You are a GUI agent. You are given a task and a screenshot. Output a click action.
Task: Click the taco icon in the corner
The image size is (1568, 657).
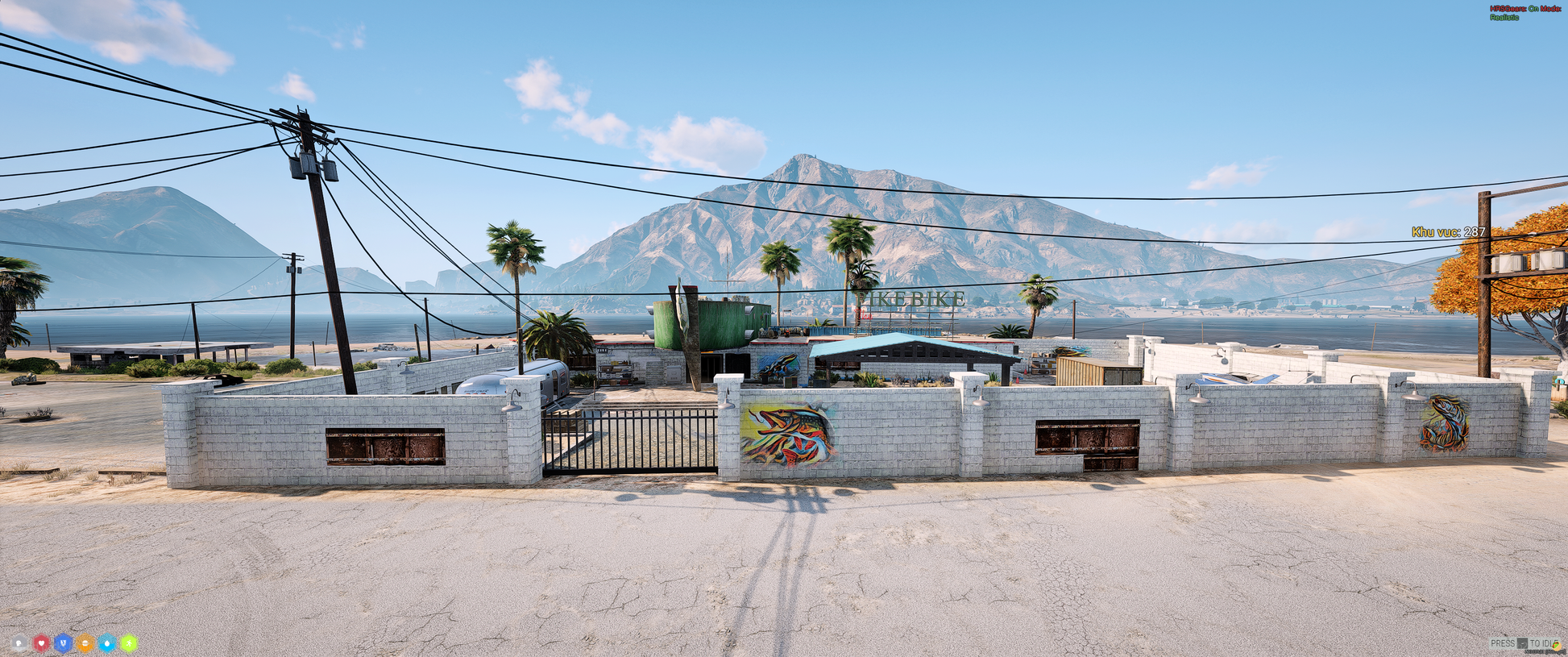click(1556, 646)
